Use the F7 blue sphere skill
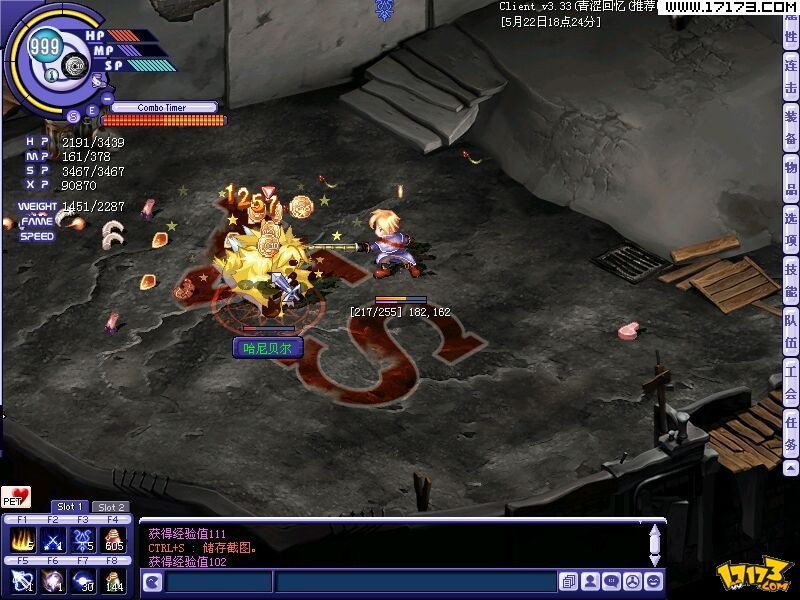The image size is (800, 600). [x=84, y=580]
